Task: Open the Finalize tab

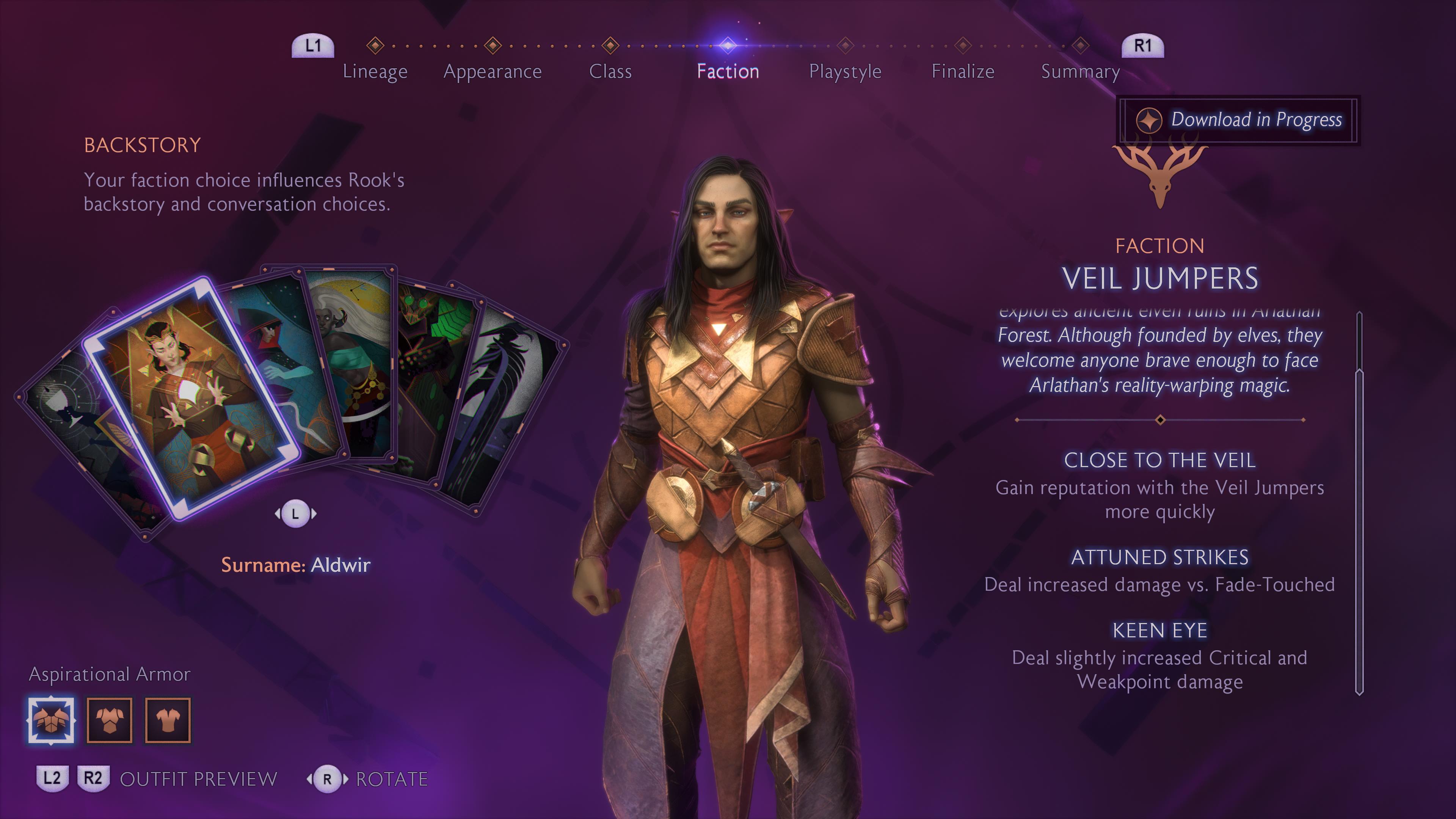Action: point(963,71)
